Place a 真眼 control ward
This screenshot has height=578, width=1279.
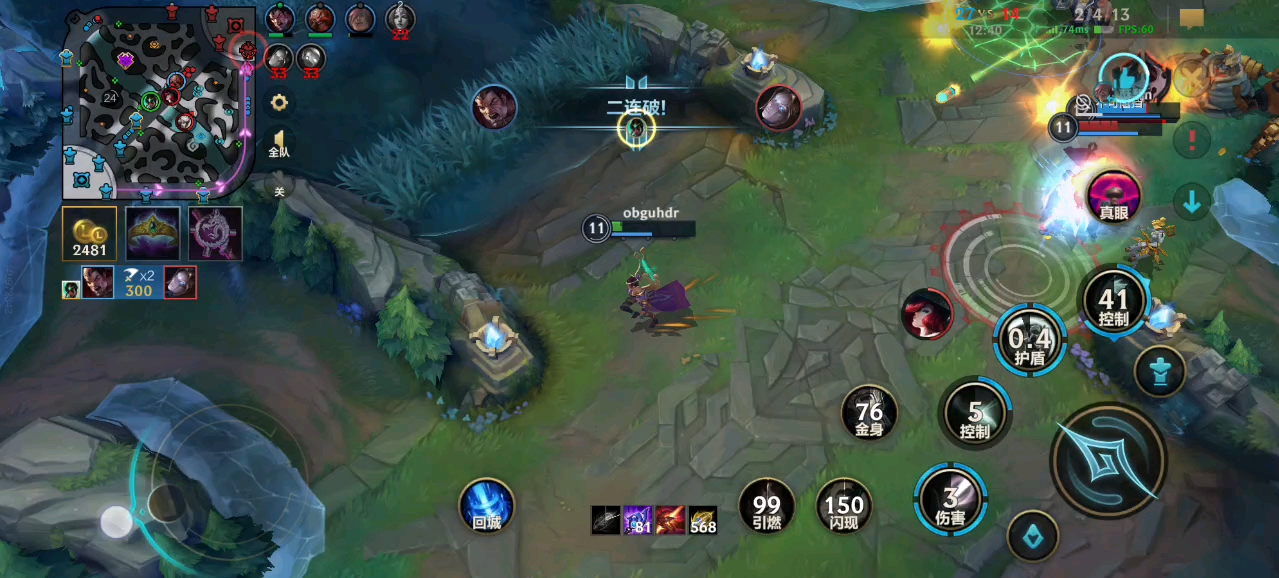[x=1114, y=196]
